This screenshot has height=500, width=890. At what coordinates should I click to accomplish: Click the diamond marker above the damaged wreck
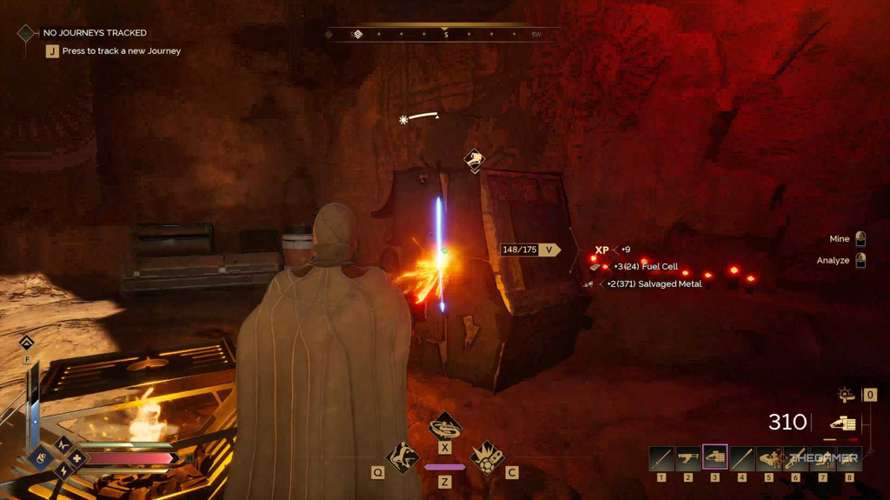click(475, 160)
